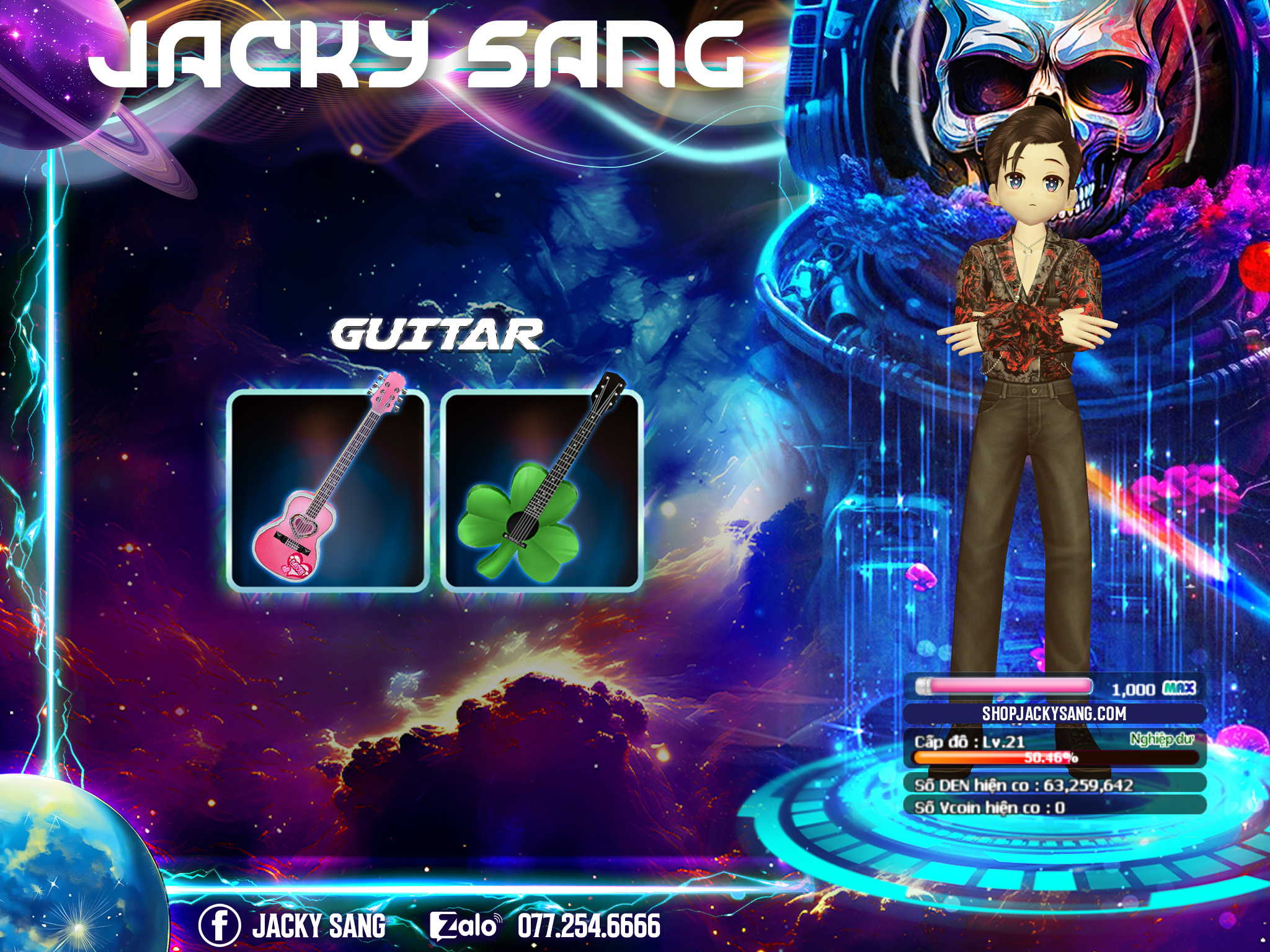
Task: Choose the green clover guitar slot
Action: pyautogui.click(x=541, y=490)
